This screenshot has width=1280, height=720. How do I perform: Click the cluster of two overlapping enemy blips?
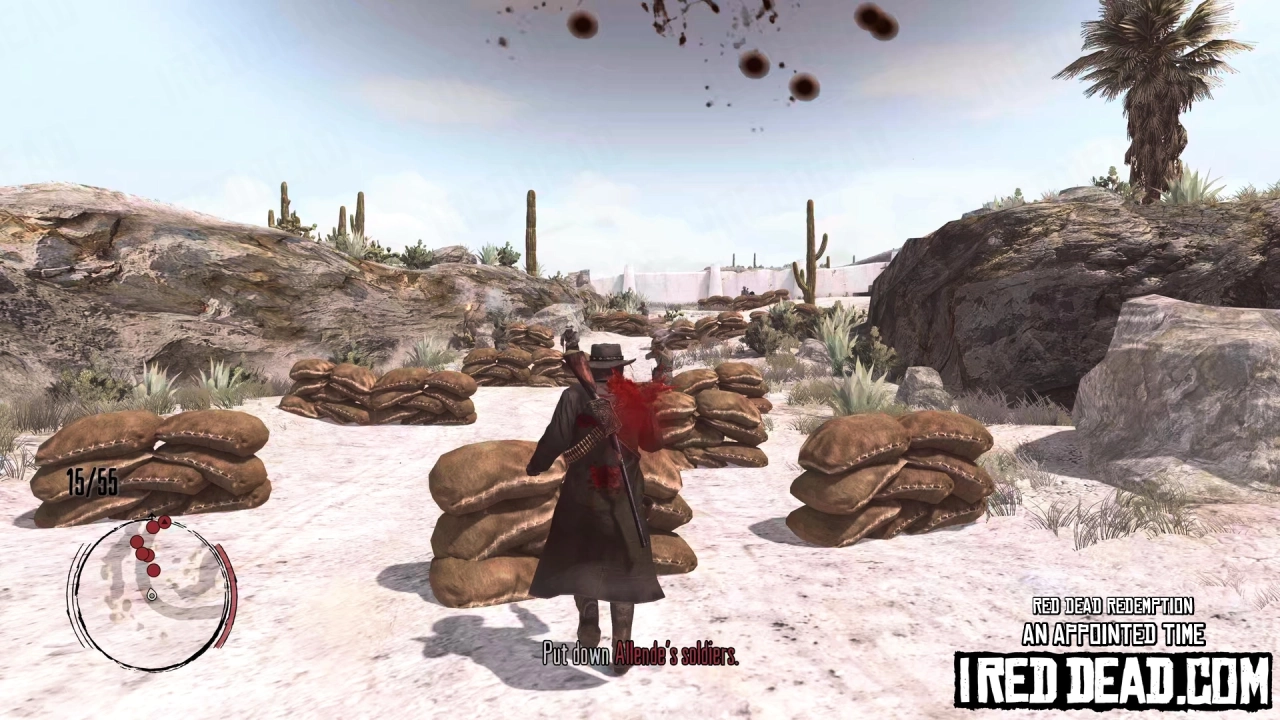(146, 553)
